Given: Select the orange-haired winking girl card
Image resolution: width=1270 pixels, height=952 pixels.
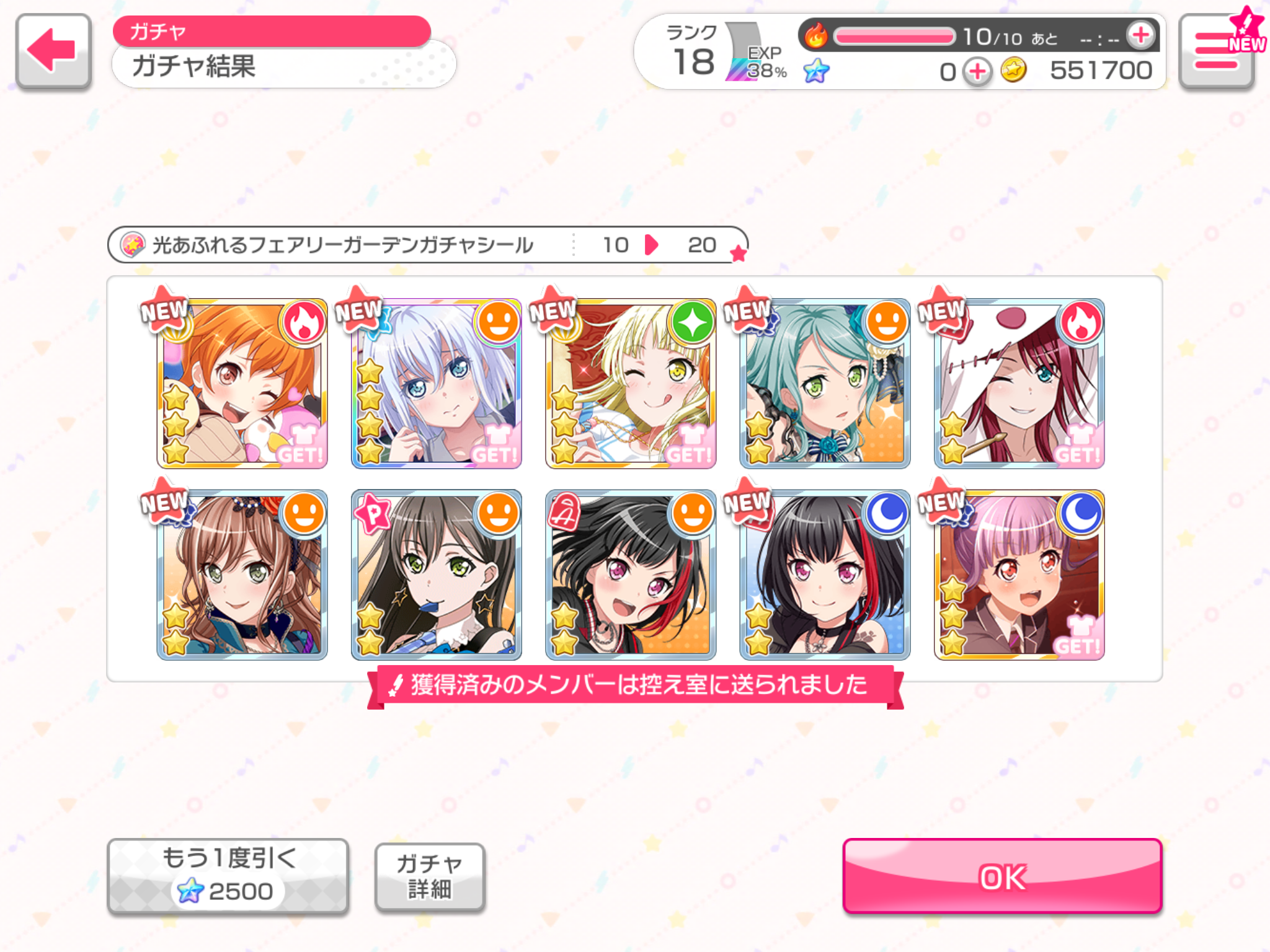Looking at the screenshot, I should (242, 384).
